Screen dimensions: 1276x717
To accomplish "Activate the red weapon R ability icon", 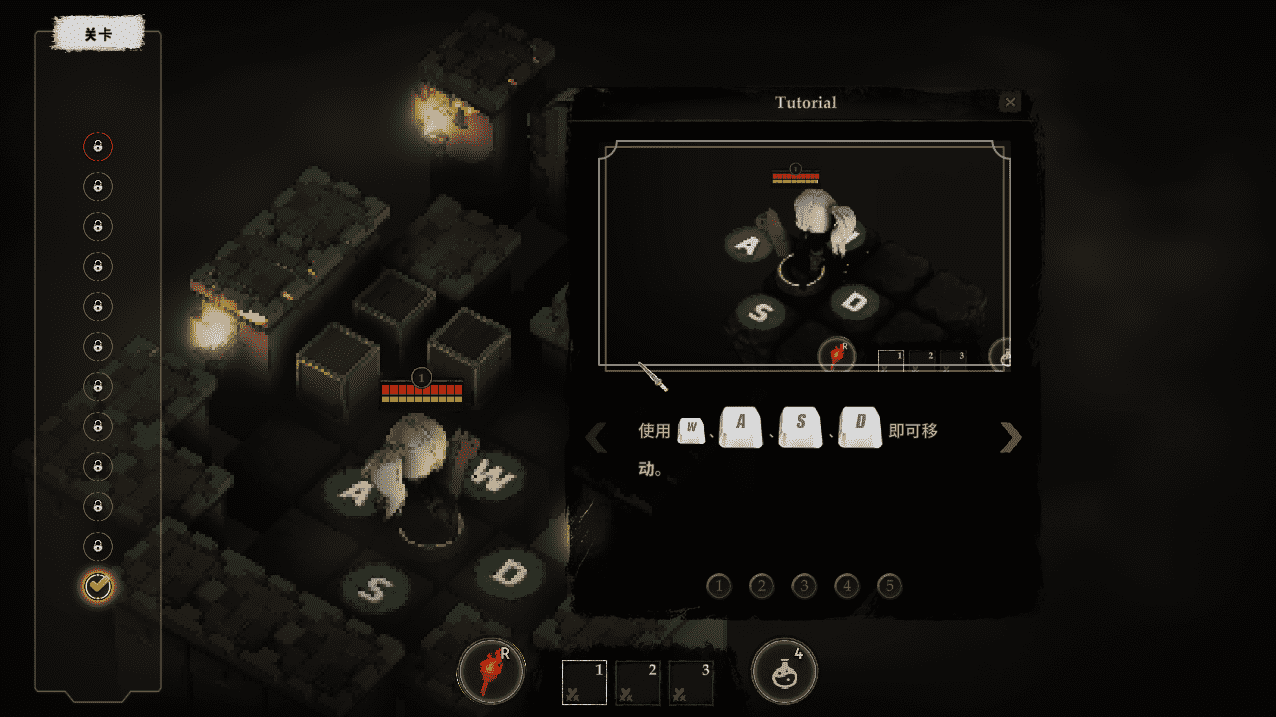I will coord(490,672).
